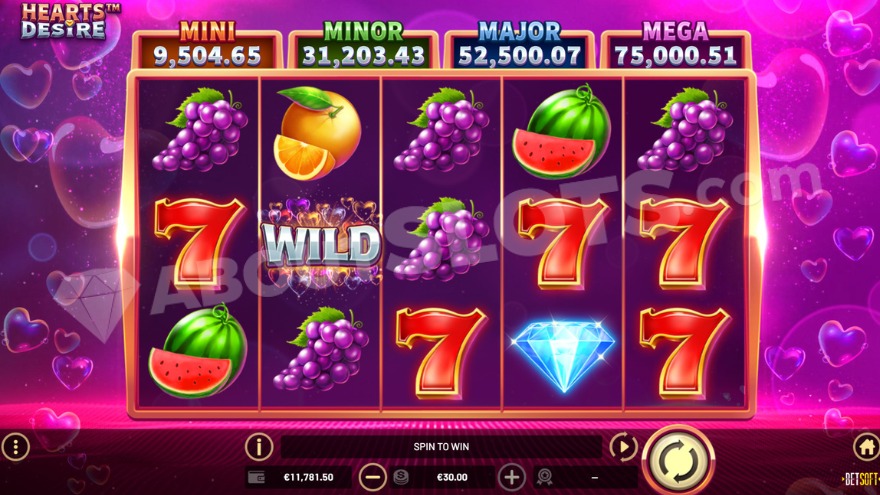880x495 pixels.
Task: Increase the bet with the plus button
Action: pyautogui.click(x=511, y=477)
